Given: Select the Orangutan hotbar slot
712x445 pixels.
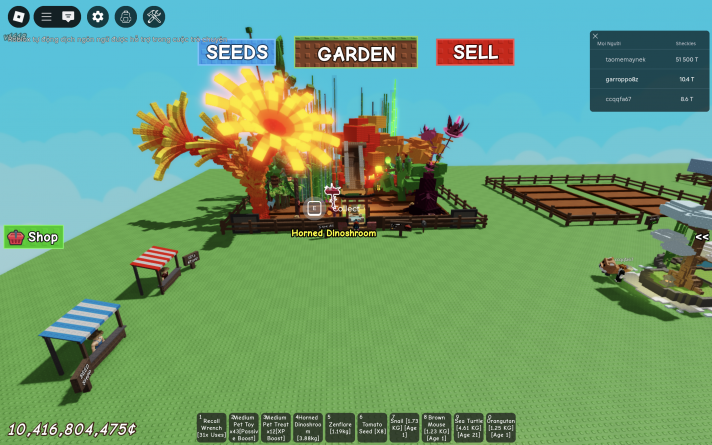Looking at the screenshot, I should [501, 428].
